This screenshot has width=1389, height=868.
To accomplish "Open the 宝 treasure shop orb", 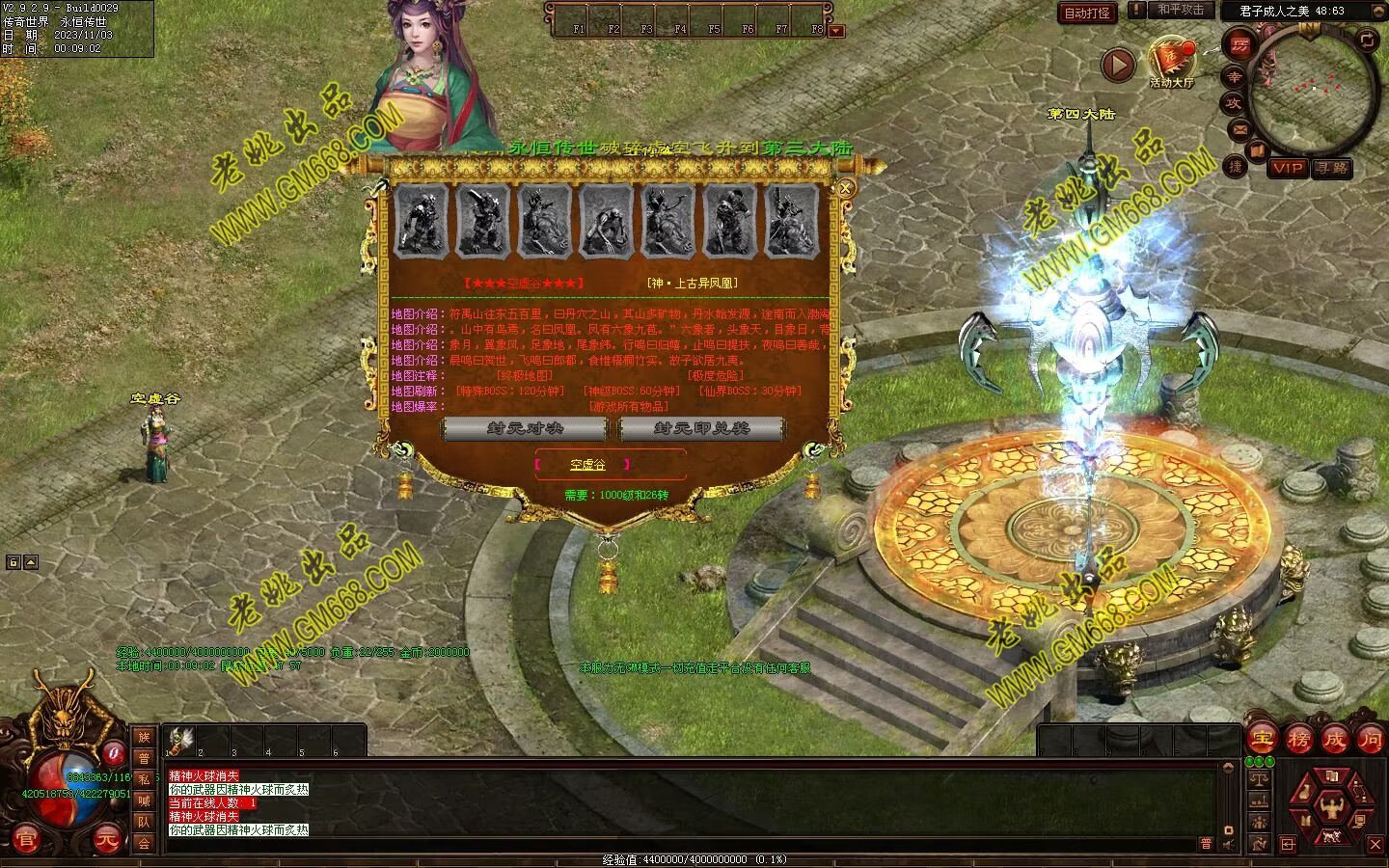I will click(1261, 740).
